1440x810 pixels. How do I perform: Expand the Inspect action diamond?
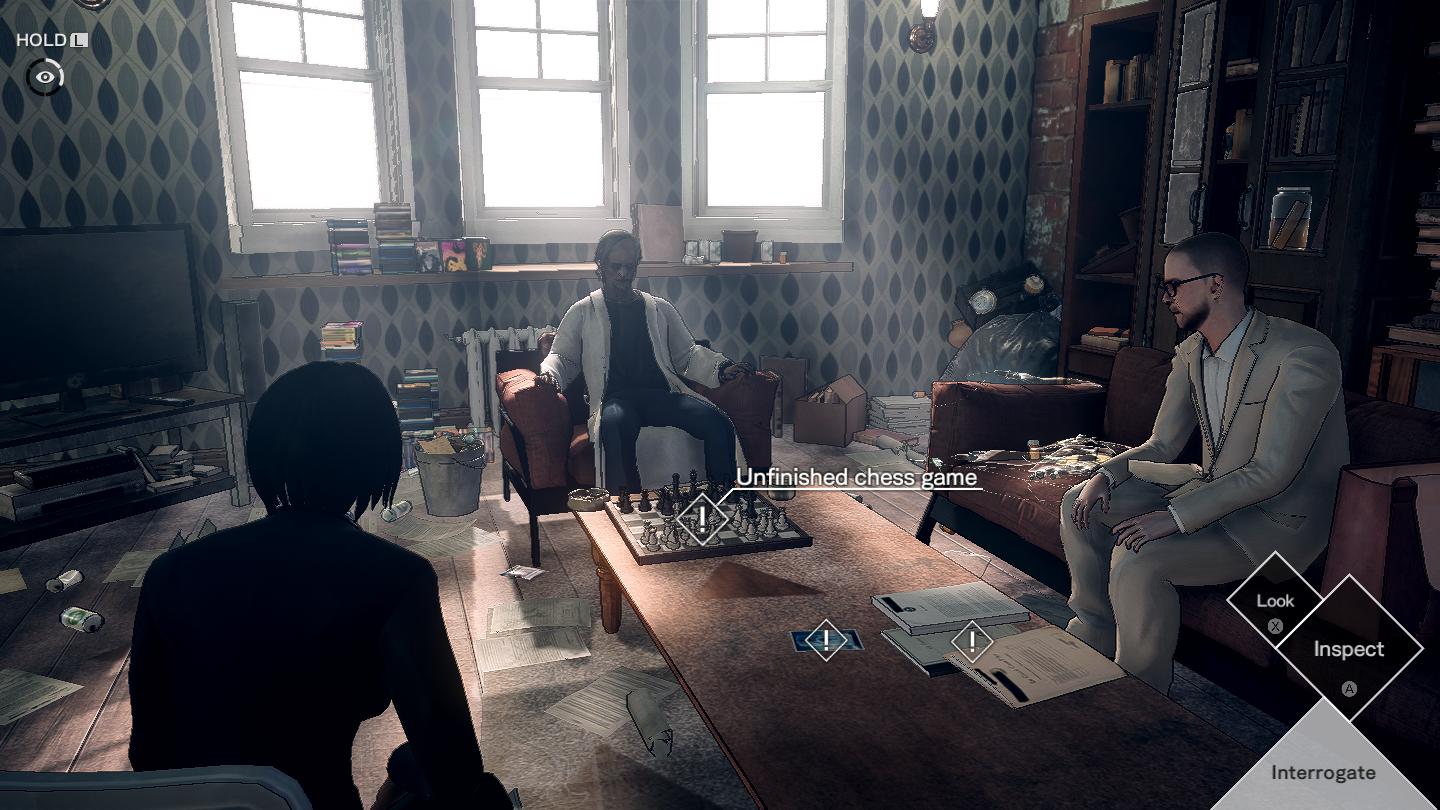click(1350, 649)
